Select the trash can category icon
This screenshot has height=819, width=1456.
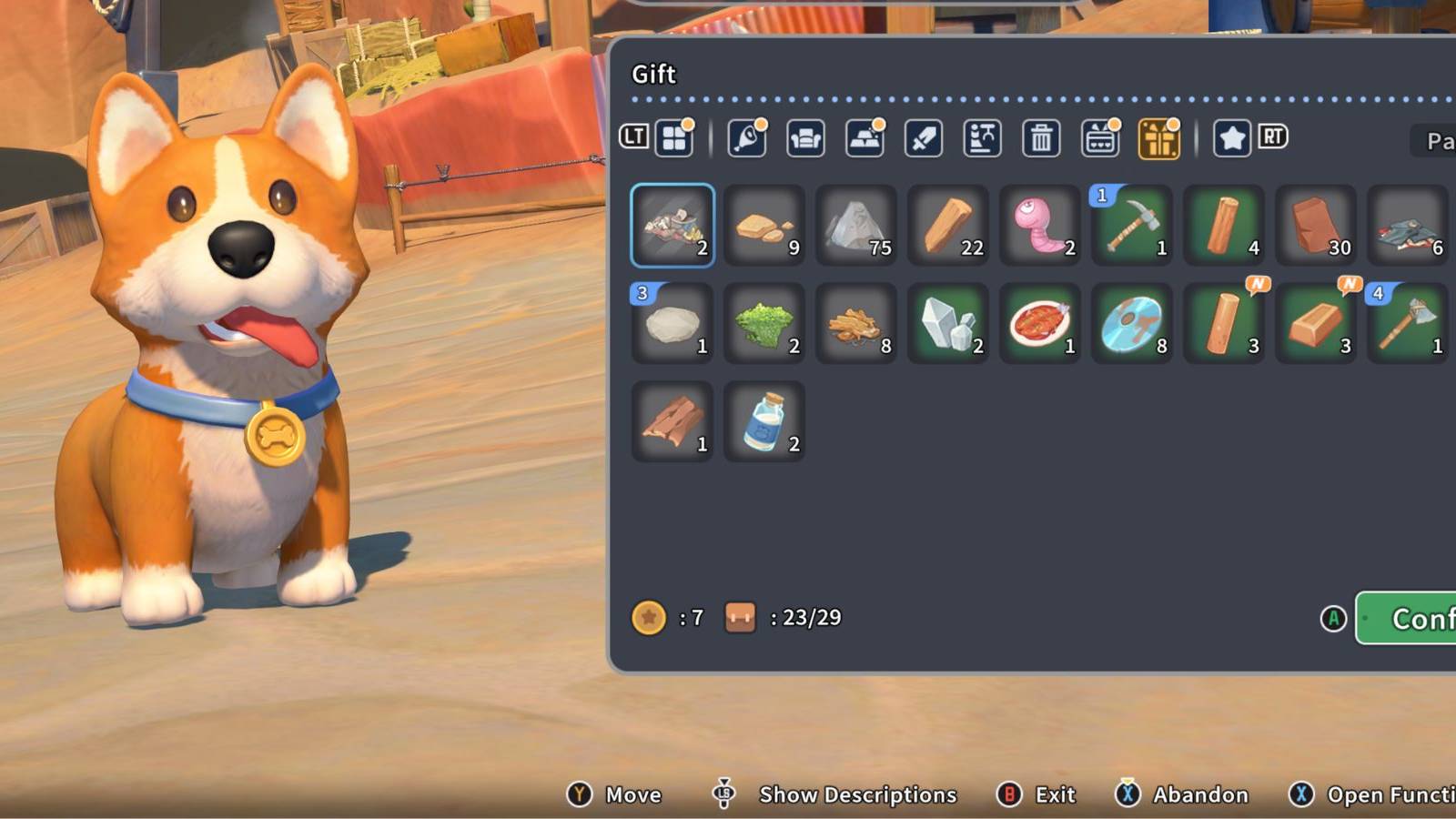[1040, 138]
